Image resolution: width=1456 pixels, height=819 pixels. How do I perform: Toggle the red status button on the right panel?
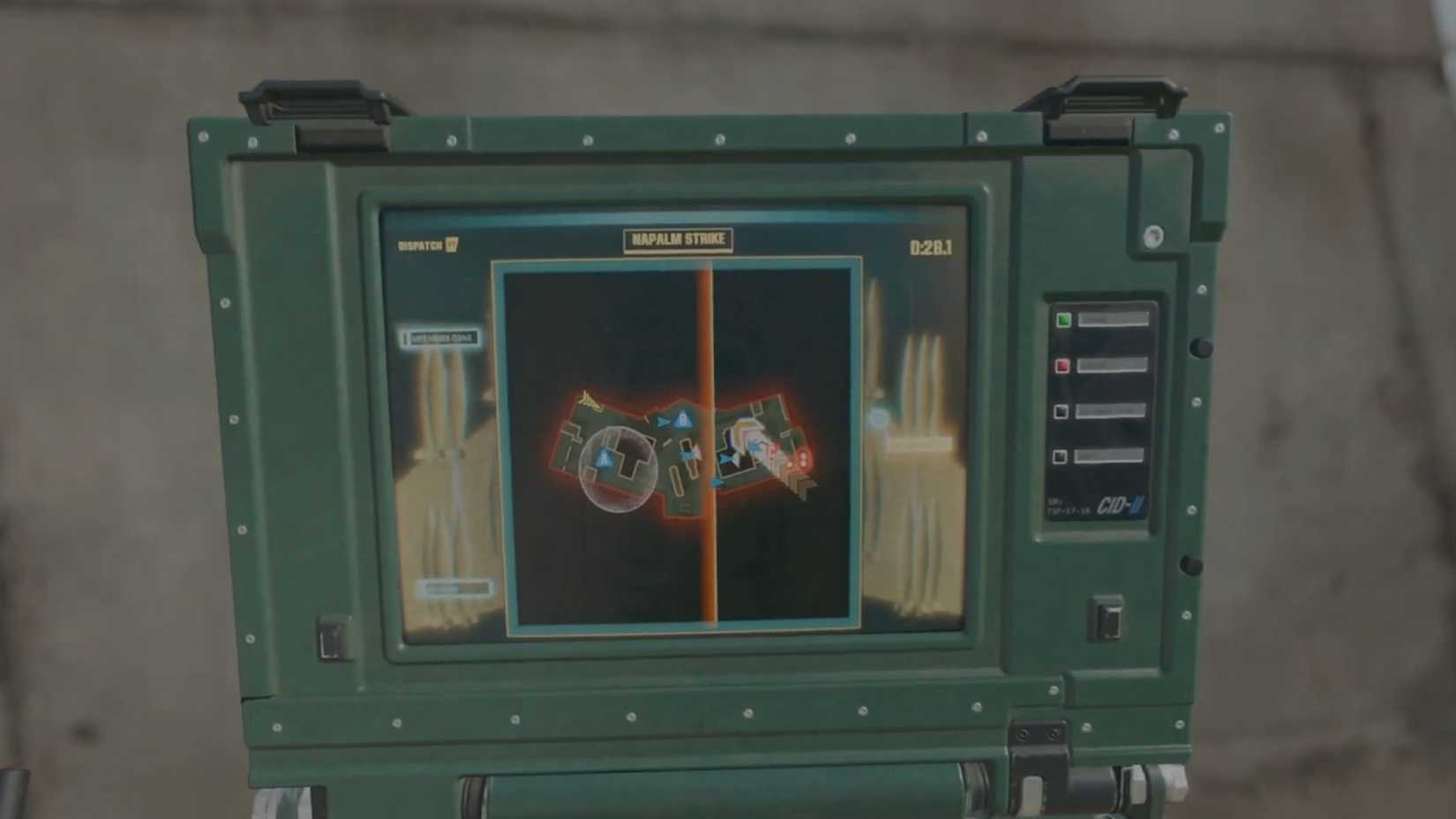[x=1062, y=365]
